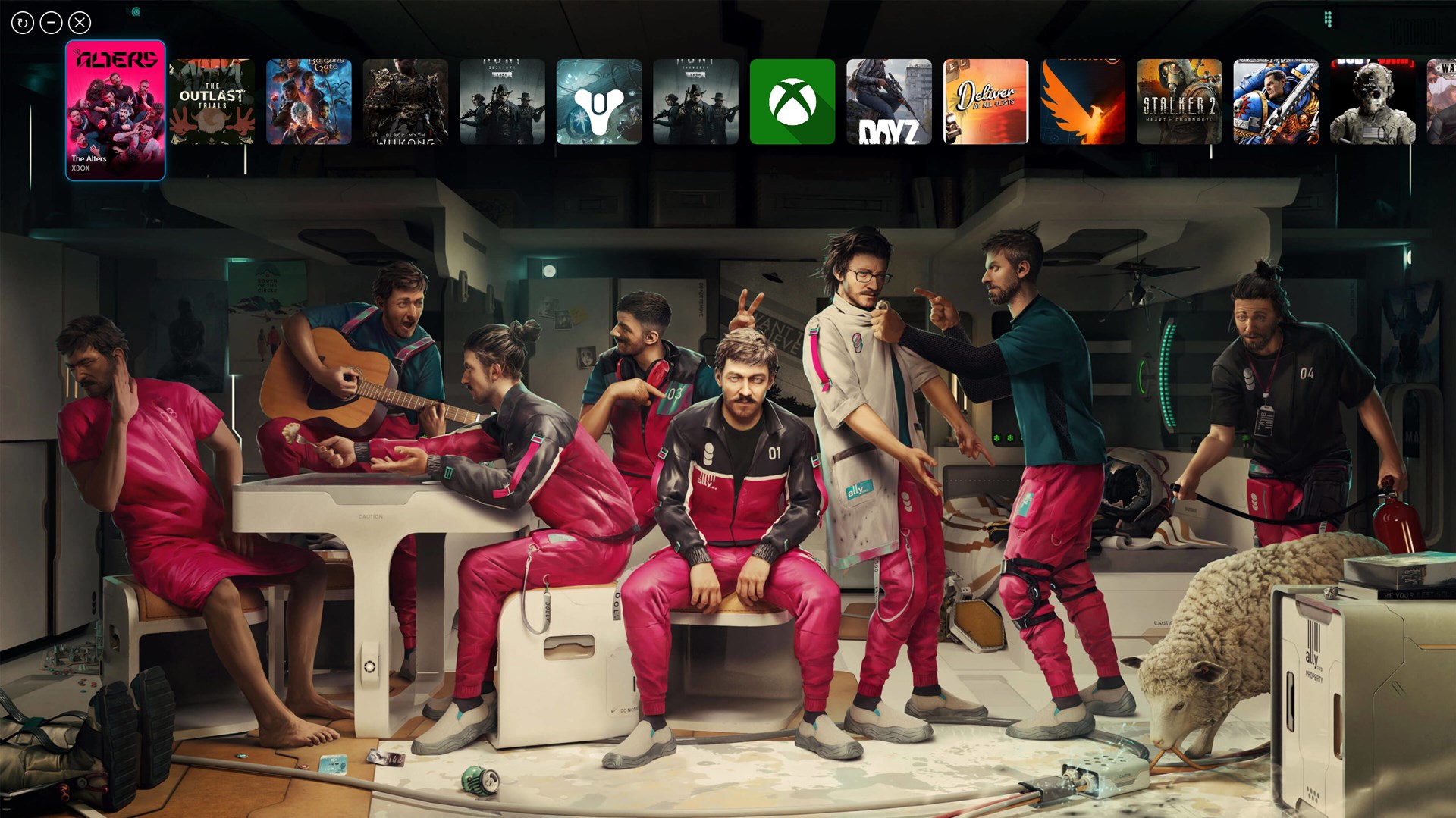Open the STALKER 2 Heart of Chornobyl tile
Screen dimensions: 1456x818
pos(1179,101)
